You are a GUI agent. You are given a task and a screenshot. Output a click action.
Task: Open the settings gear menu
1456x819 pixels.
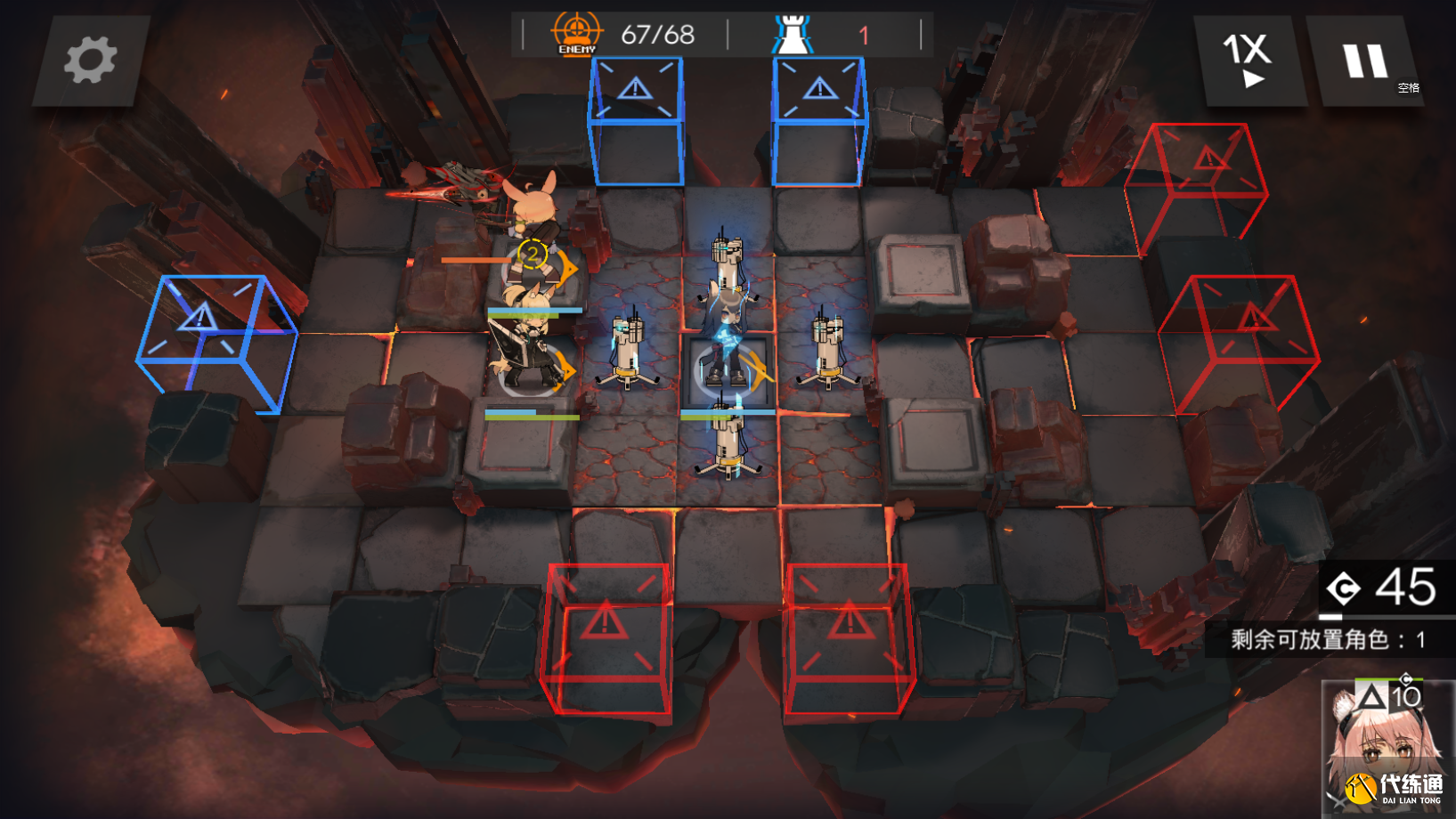[90, 61]
